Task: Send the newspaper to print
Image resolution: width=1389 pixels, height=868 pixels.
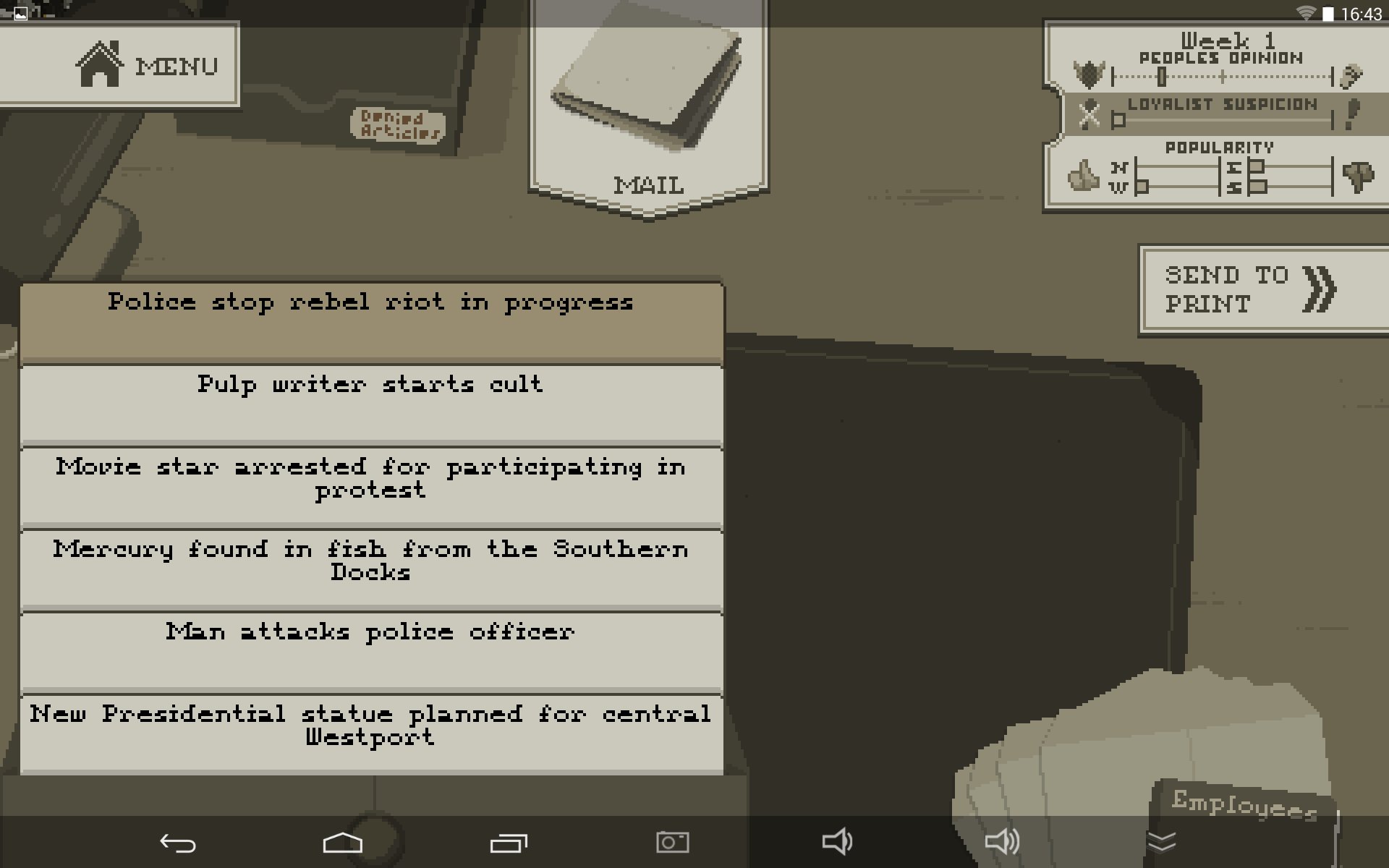Action: point(1262,289)
